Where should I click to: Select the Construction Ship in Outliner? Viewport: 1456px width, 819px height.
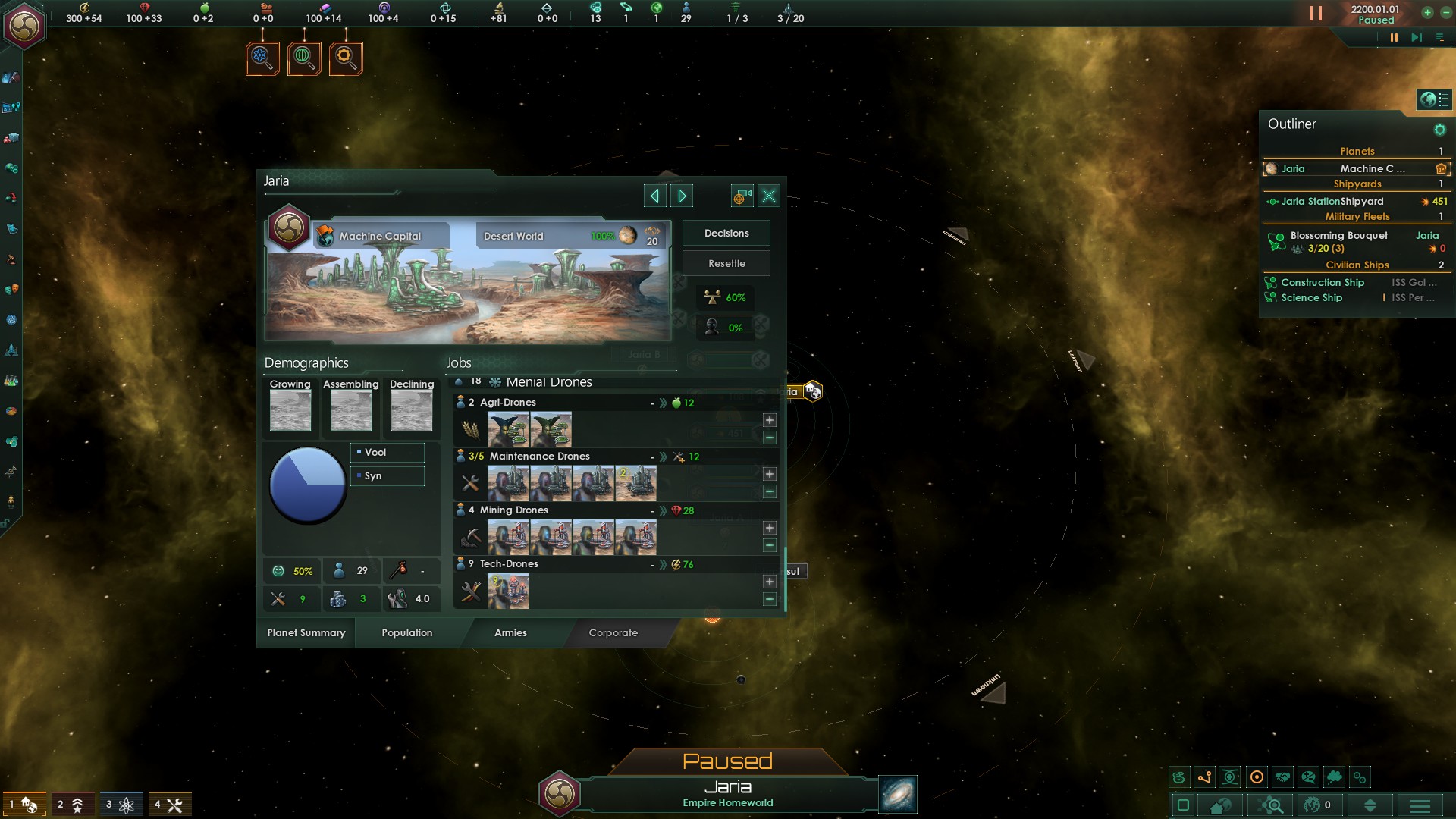point(1323,283)
